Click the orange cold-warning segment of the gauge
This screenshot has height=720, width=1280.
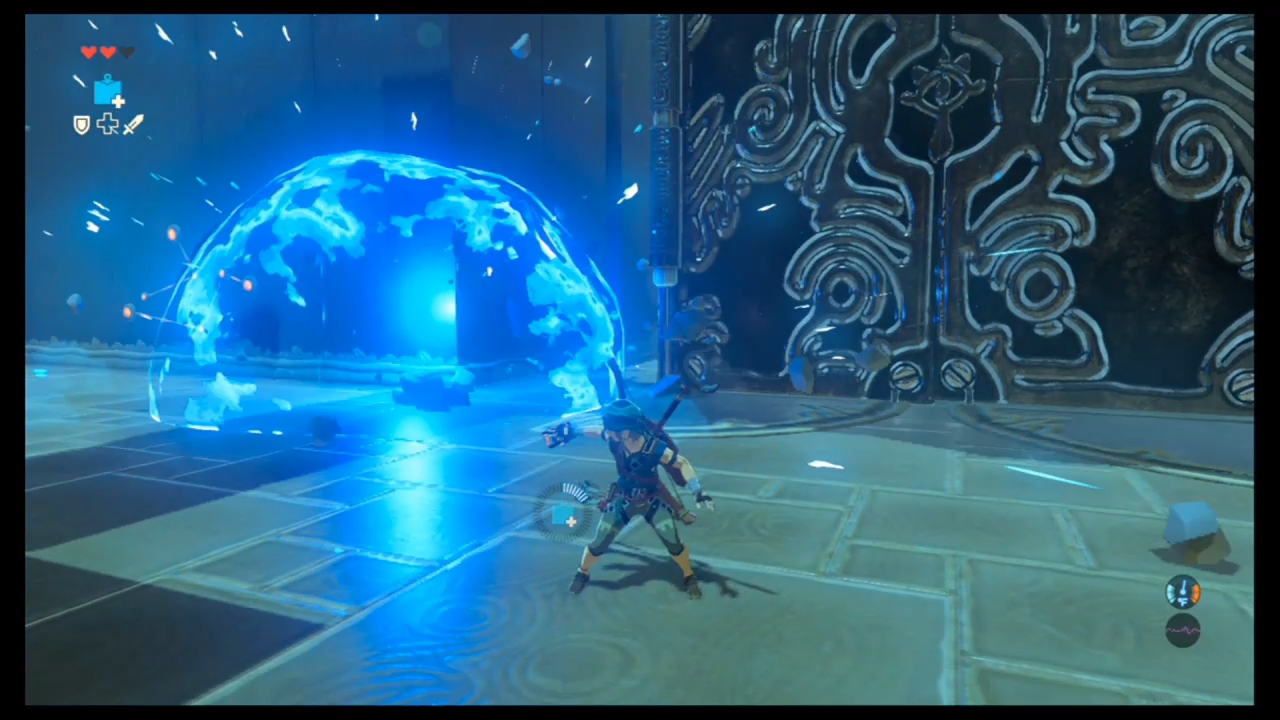point(1197,593)
